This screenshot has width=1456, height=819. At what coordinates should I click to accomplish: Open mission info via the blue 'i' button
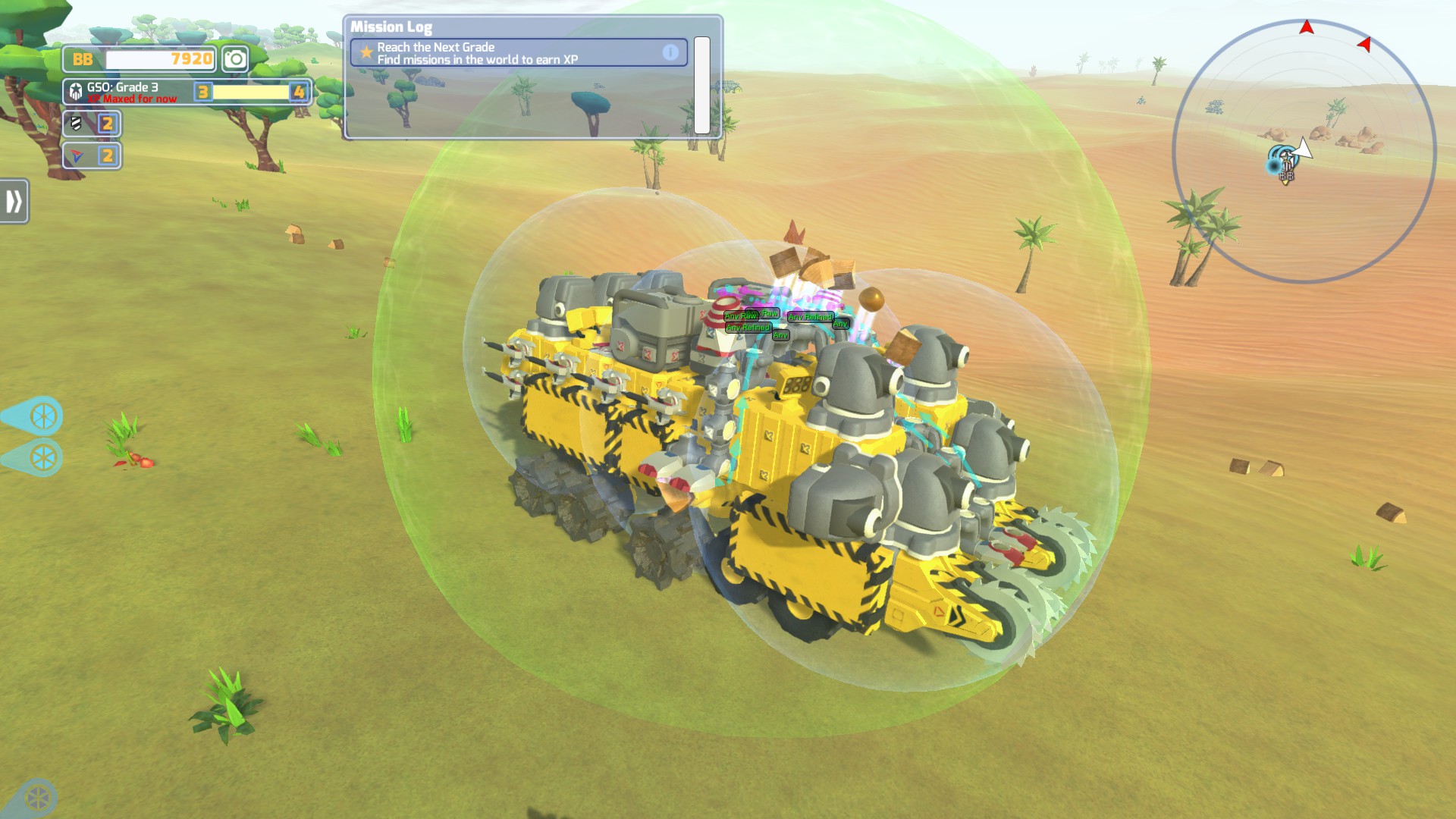click(672, 52)
